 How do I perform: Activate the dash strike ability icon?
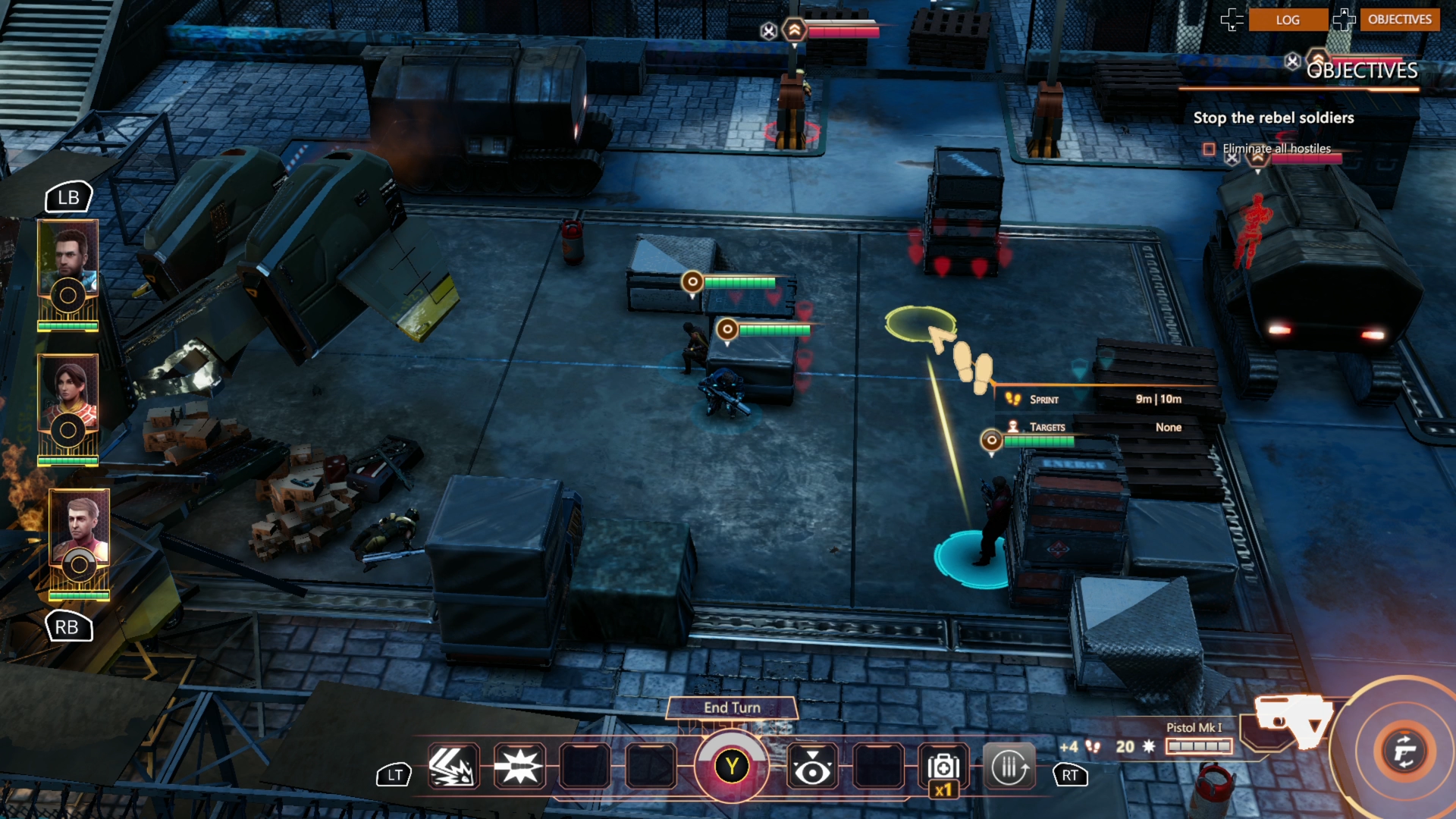pyautogui.click(x=453, y=767)
